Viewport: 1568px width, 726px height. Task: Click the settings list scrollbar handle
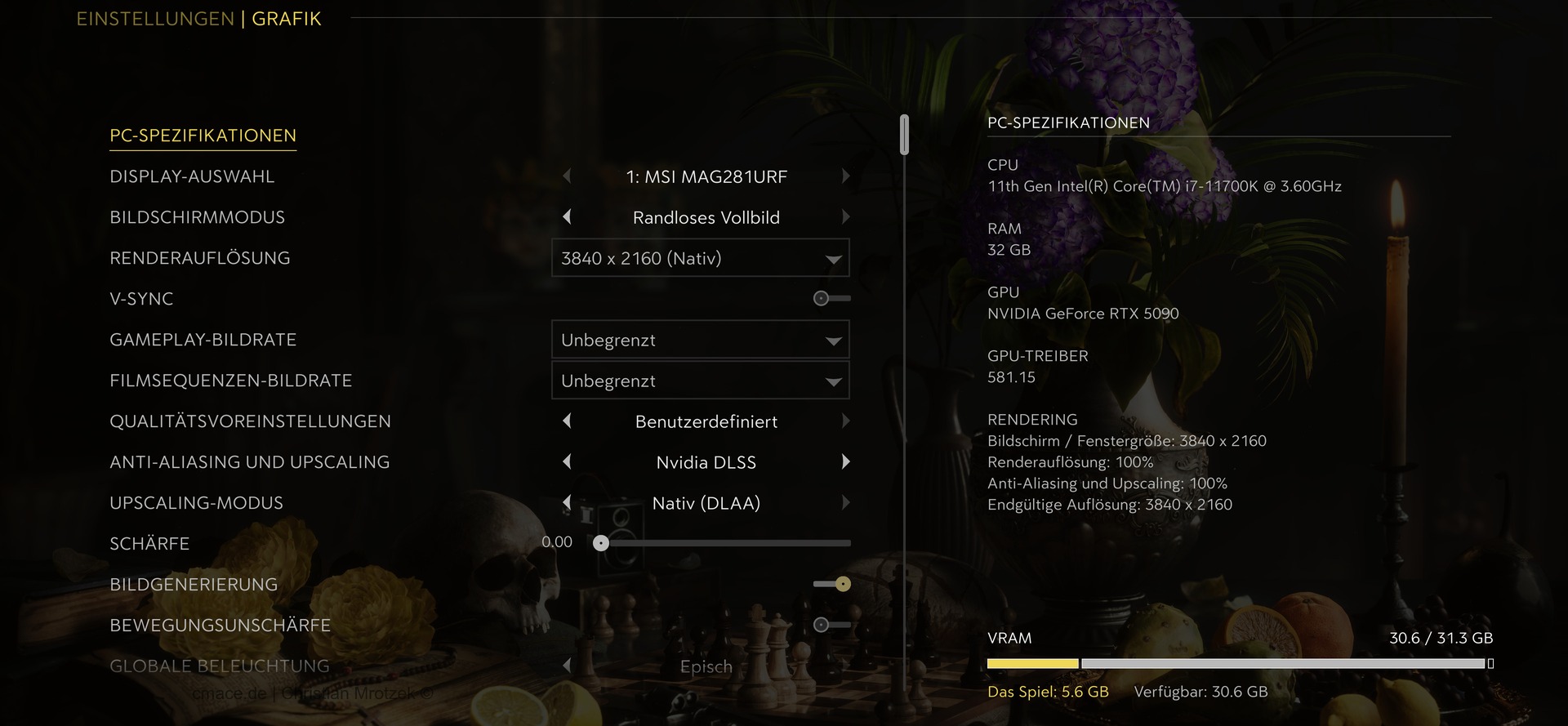904,135
